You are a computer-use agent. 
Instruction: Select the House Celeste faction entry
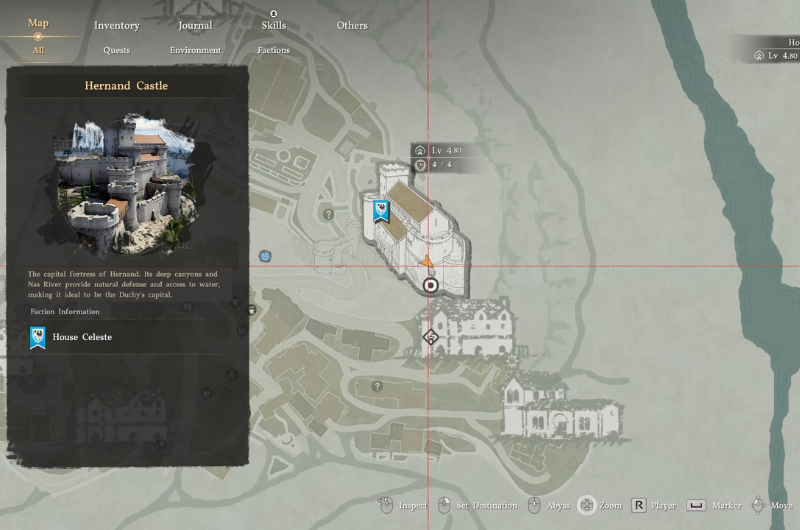coord(82,337)
